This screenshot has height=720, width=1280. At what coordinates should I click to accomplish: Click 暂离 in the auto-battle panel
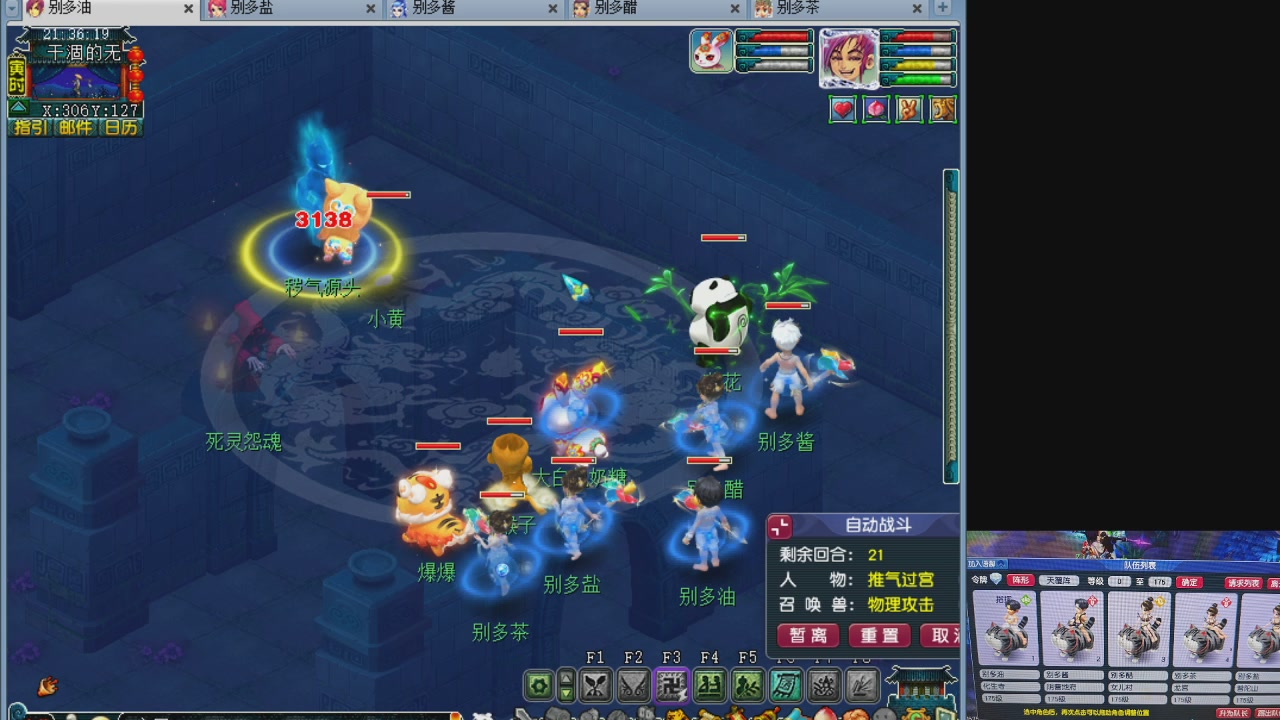pyautogui.click(x=807, y=636)
